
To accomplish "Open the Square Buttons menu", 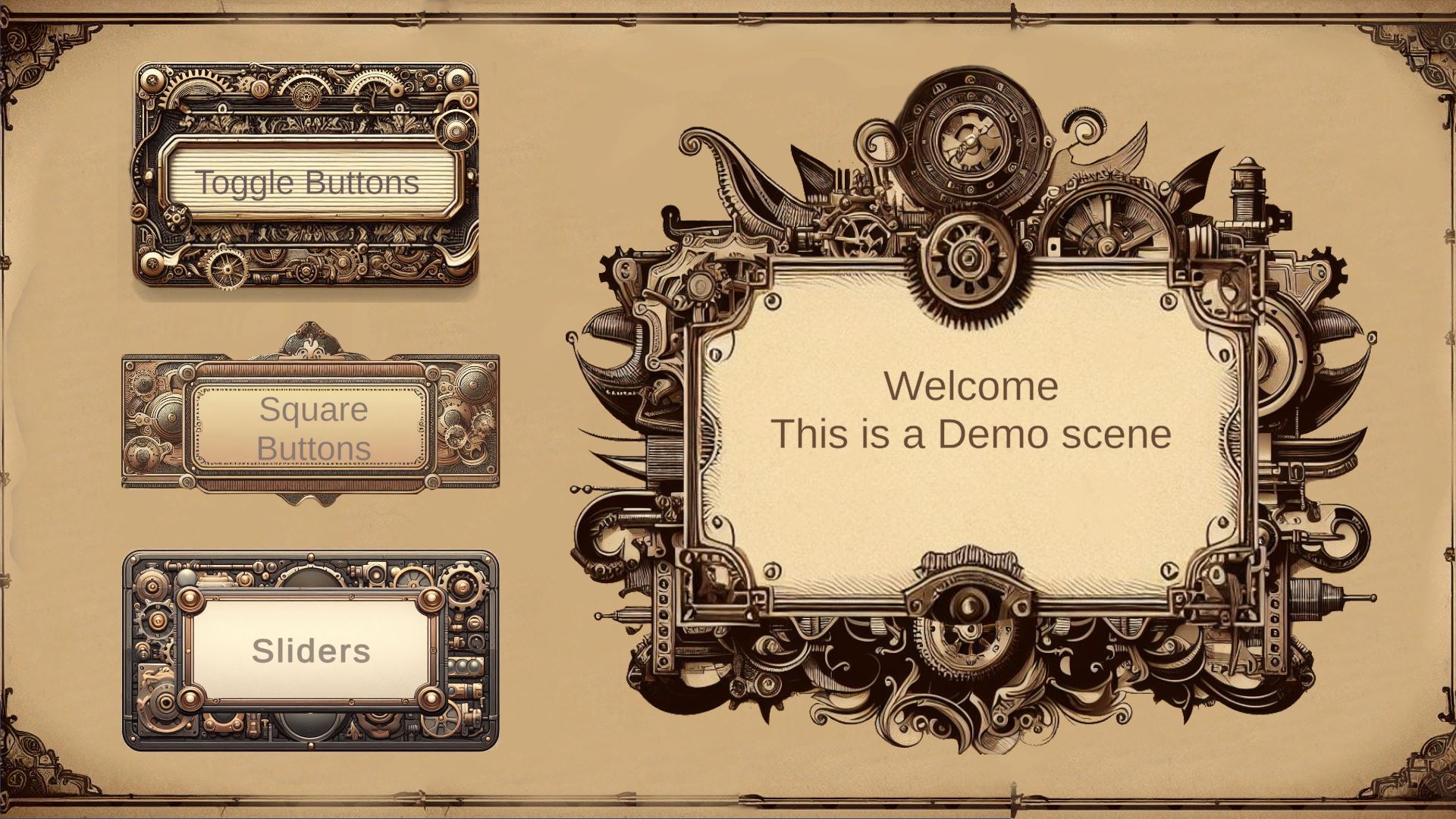I will (311, 428).
